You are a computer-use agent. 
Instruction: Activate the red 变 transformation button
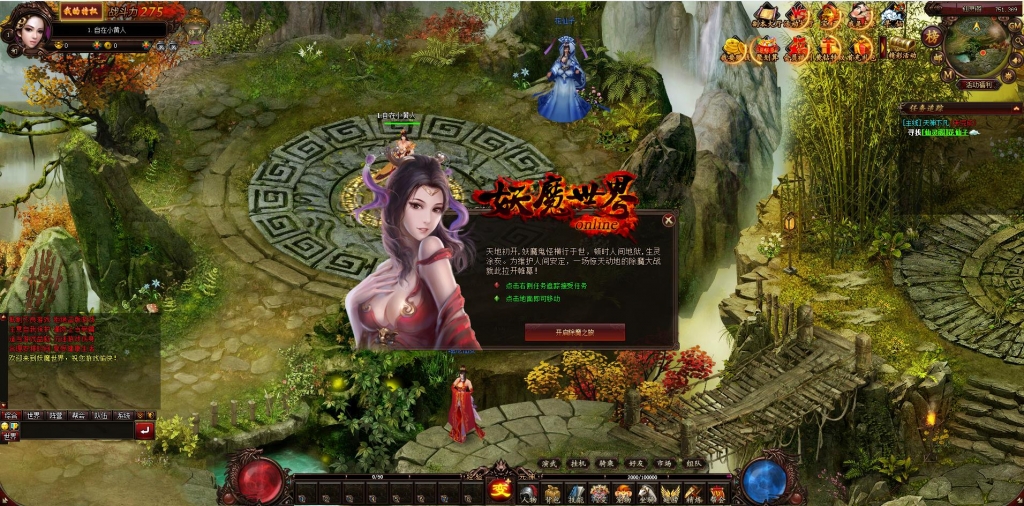coord(500,490)
